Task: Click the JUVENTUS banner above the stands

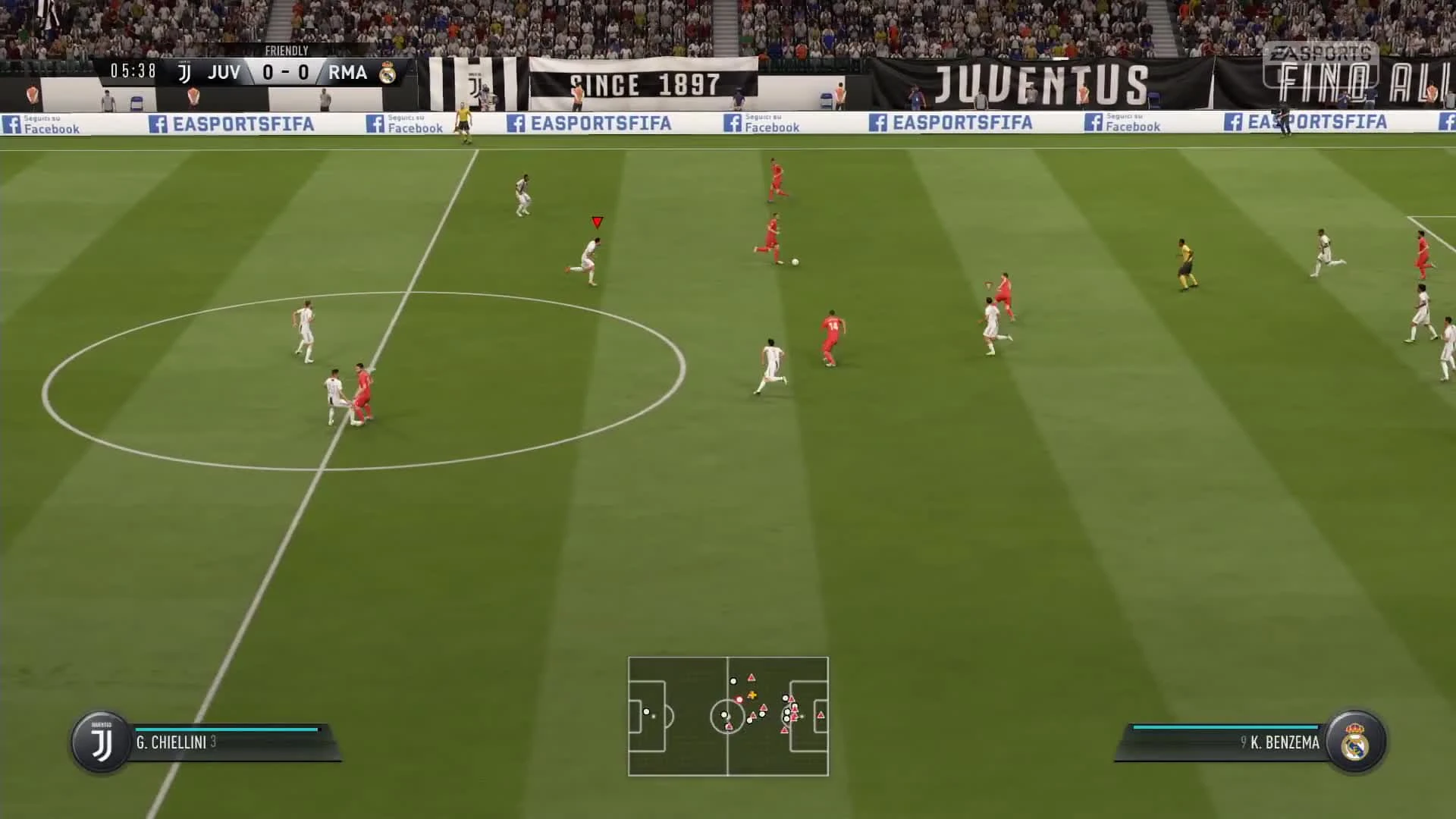Action: click(x=1039, y=77)
